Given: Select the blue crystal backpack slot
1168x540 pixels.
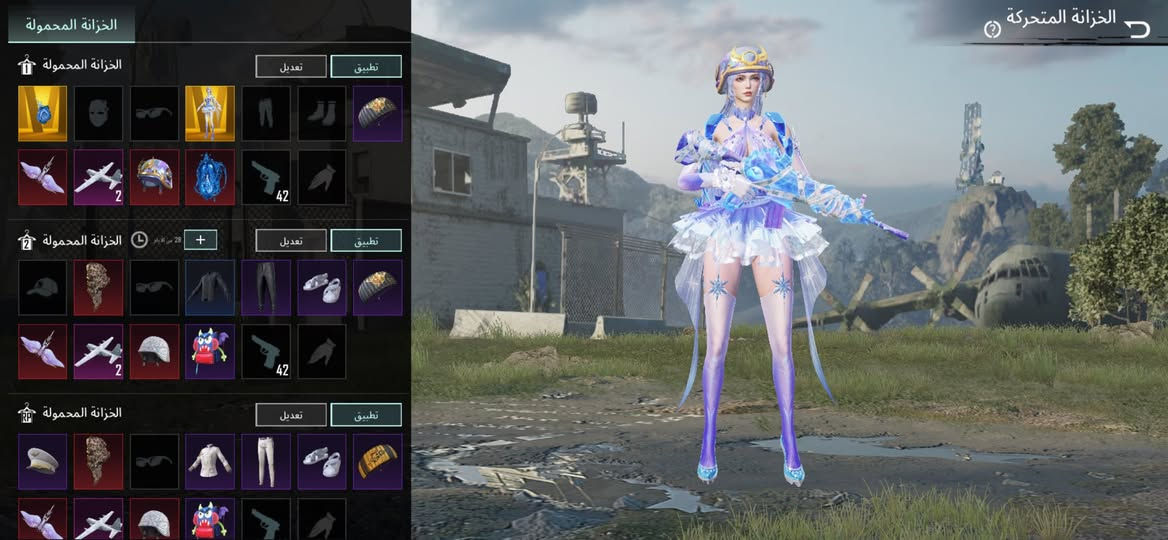Looking at the screenshot, I should click(x=210, y=177).
